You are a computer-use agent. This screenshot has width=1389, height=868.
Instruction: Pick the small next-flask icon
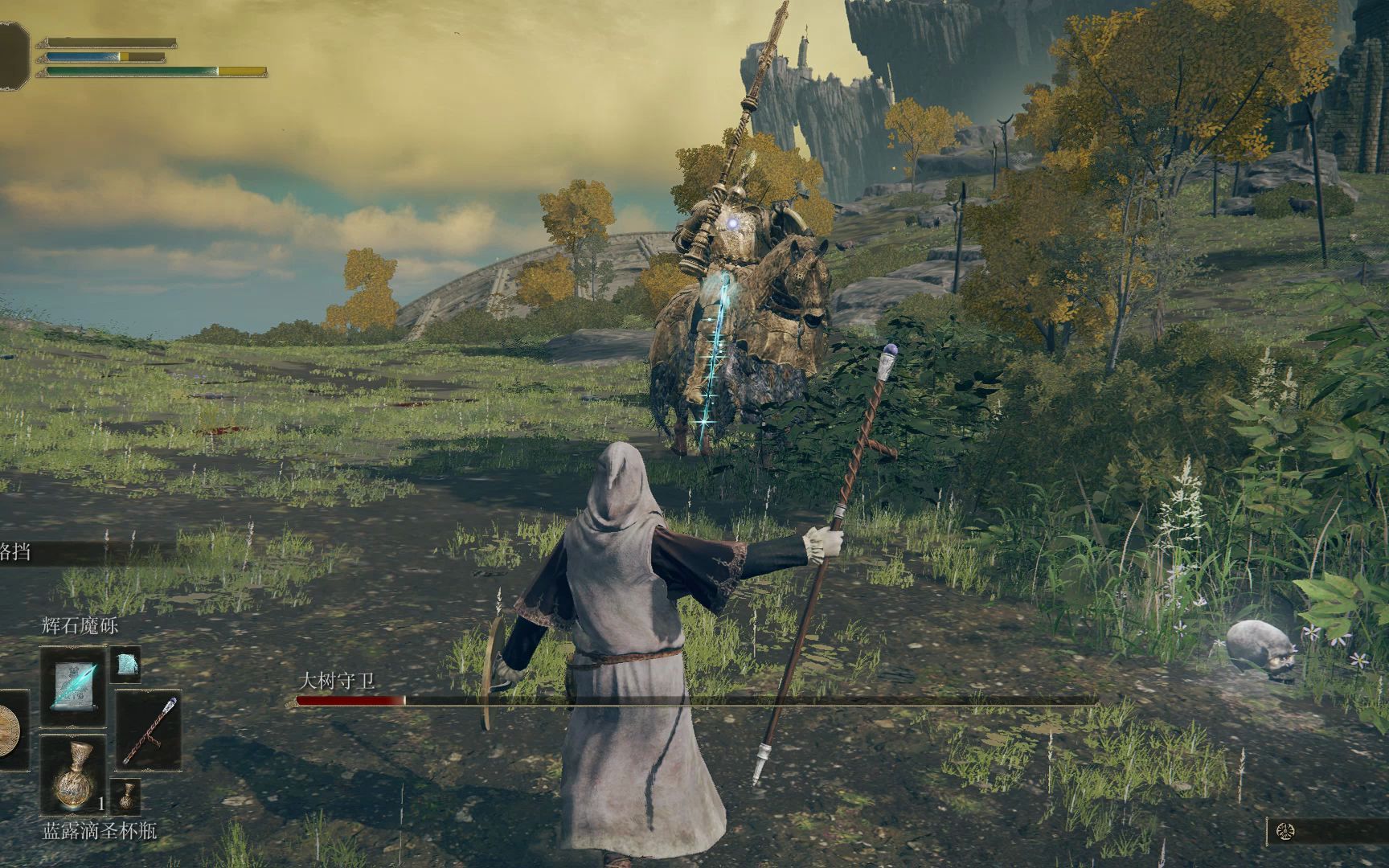(125, 796)
